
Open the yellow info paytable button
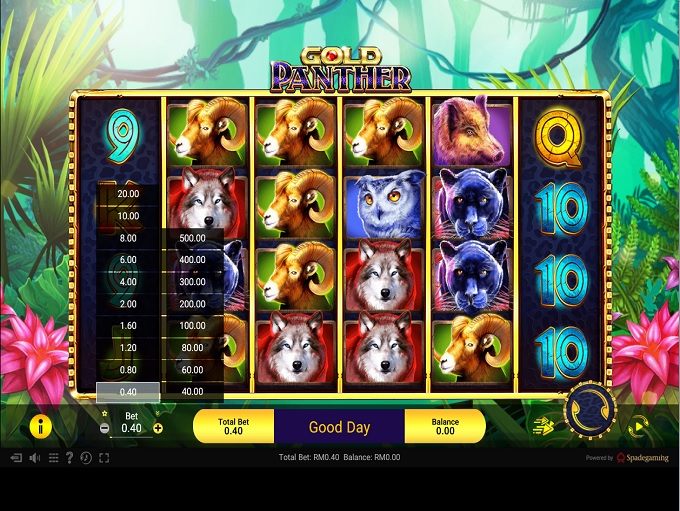[40, 427]
